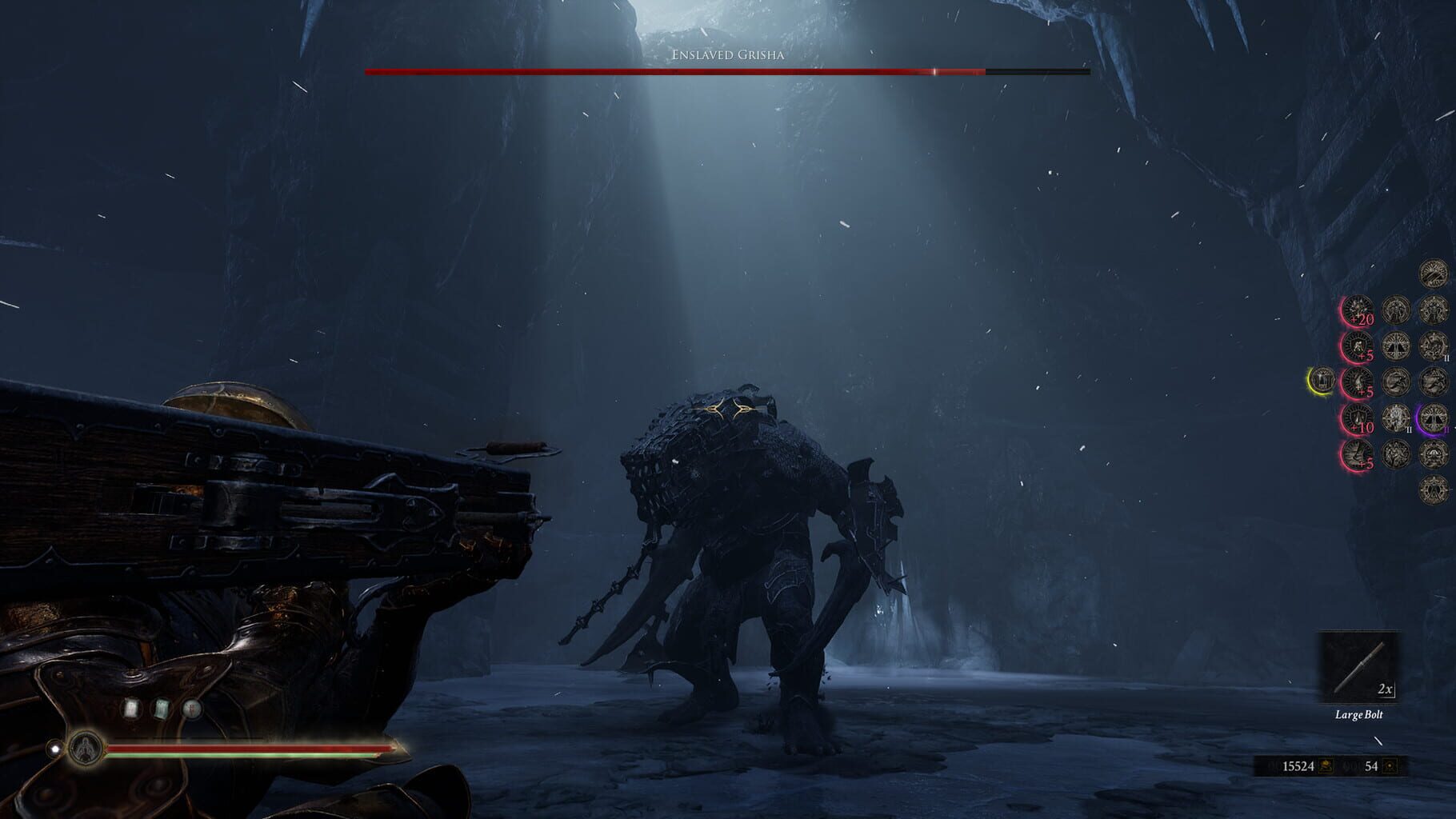1456x819 pixels.
Task: Expand the bottom-most sigil in the buff column
Action: (1431, 490)
